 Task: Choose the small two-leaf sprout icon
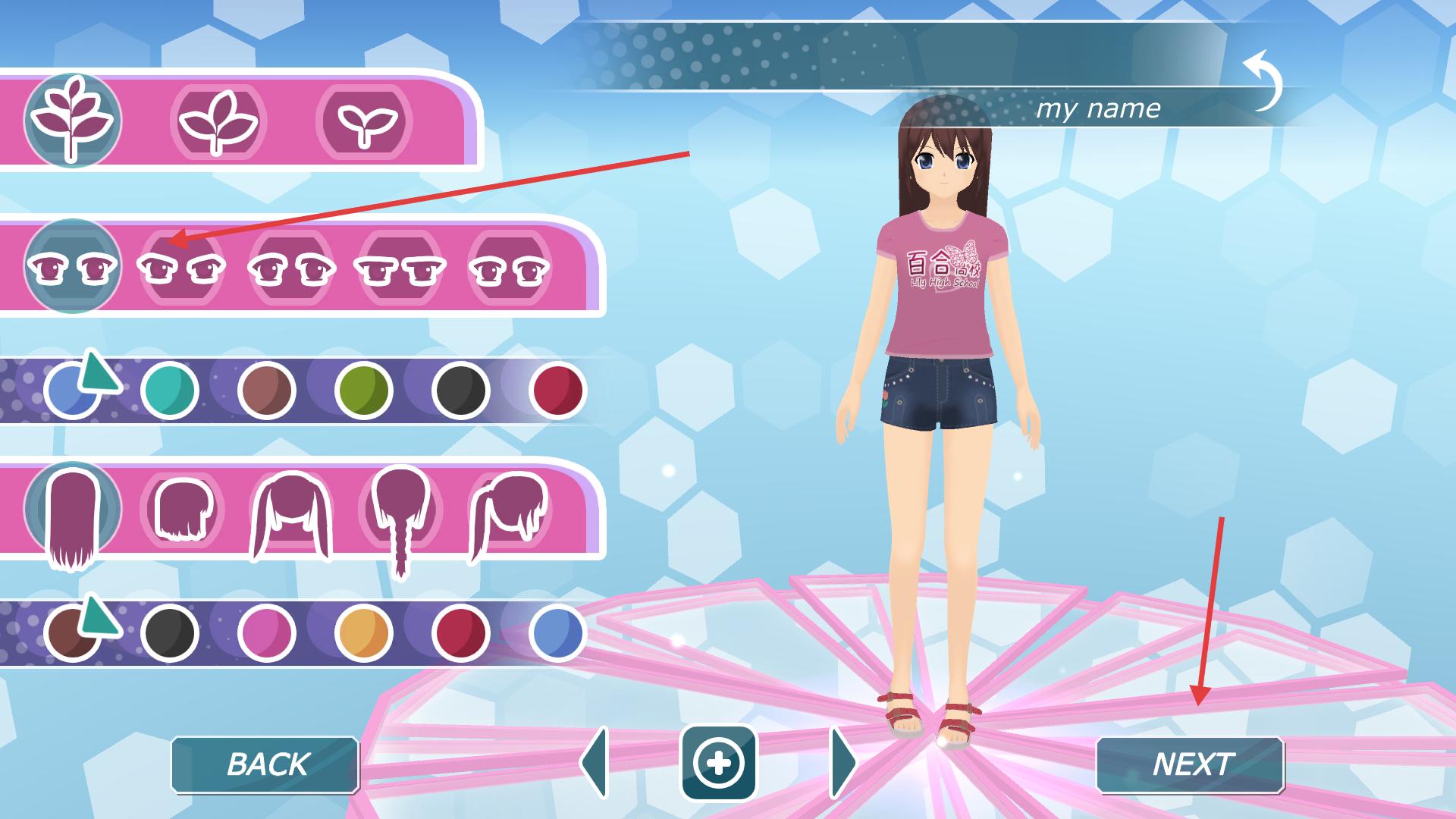coord(363,121)
